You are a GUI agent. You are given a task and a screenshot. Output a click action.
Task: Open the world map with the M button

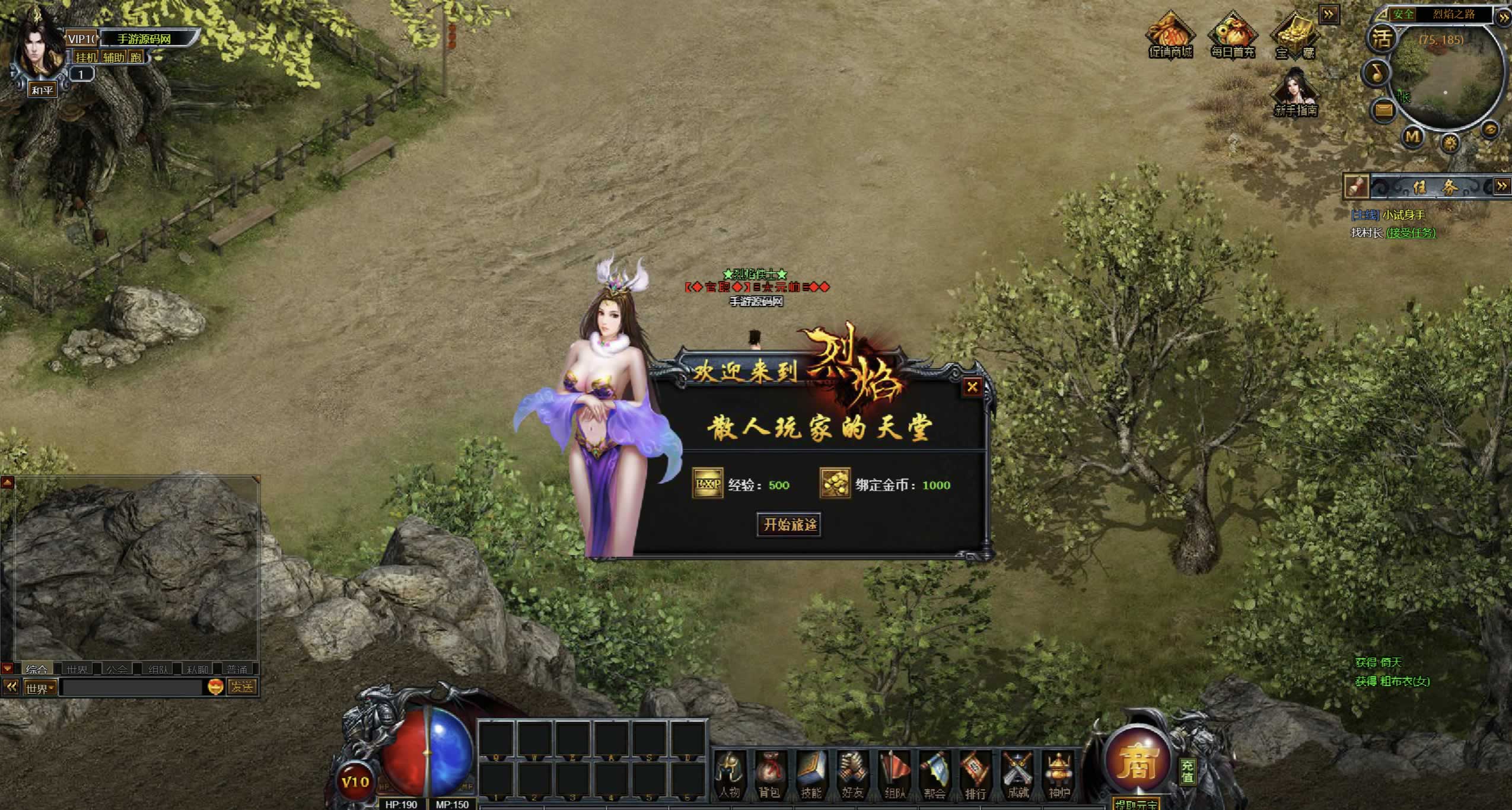[1412, 138]
